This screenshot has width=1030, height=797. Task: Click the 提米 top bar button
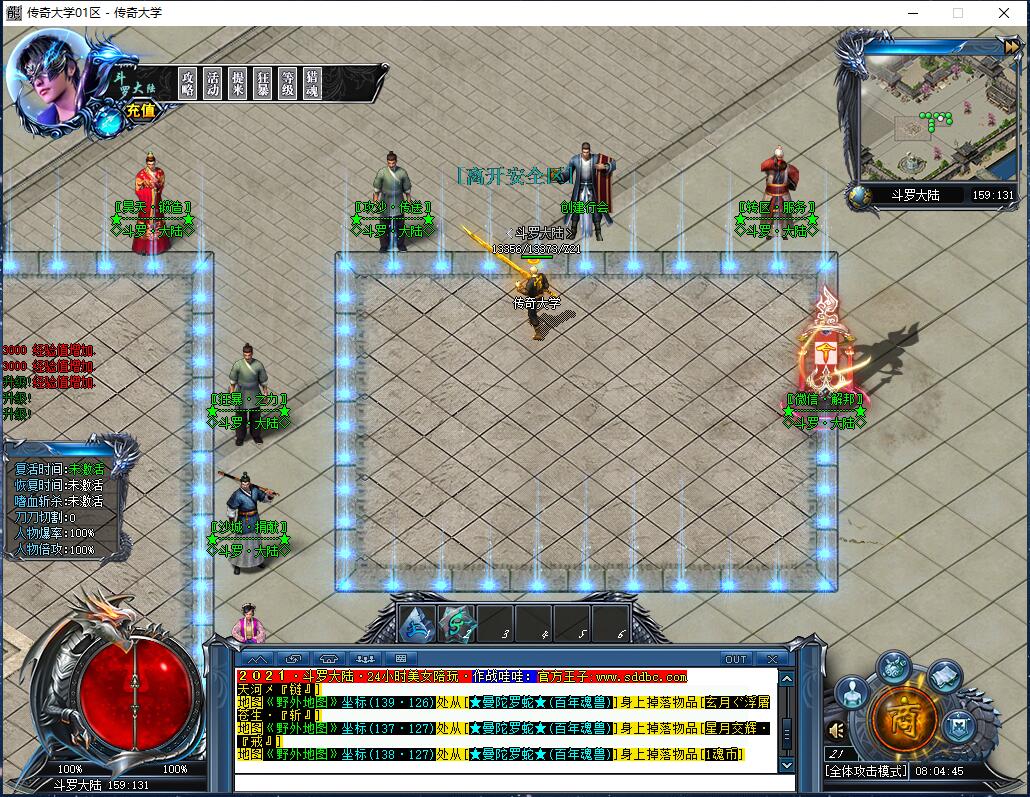coord(238,83)
